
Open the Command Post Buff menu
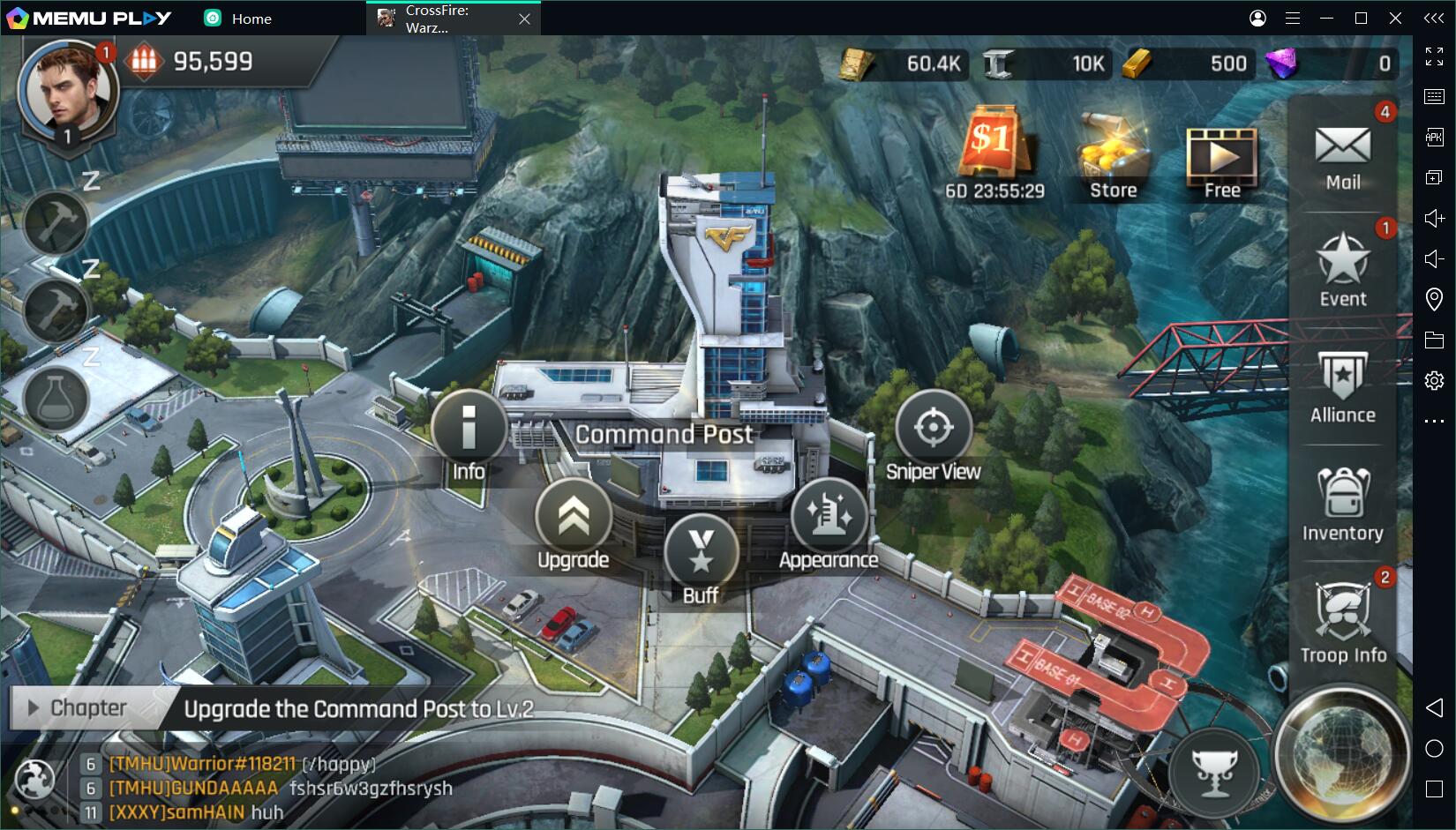[x=701, y=553]
